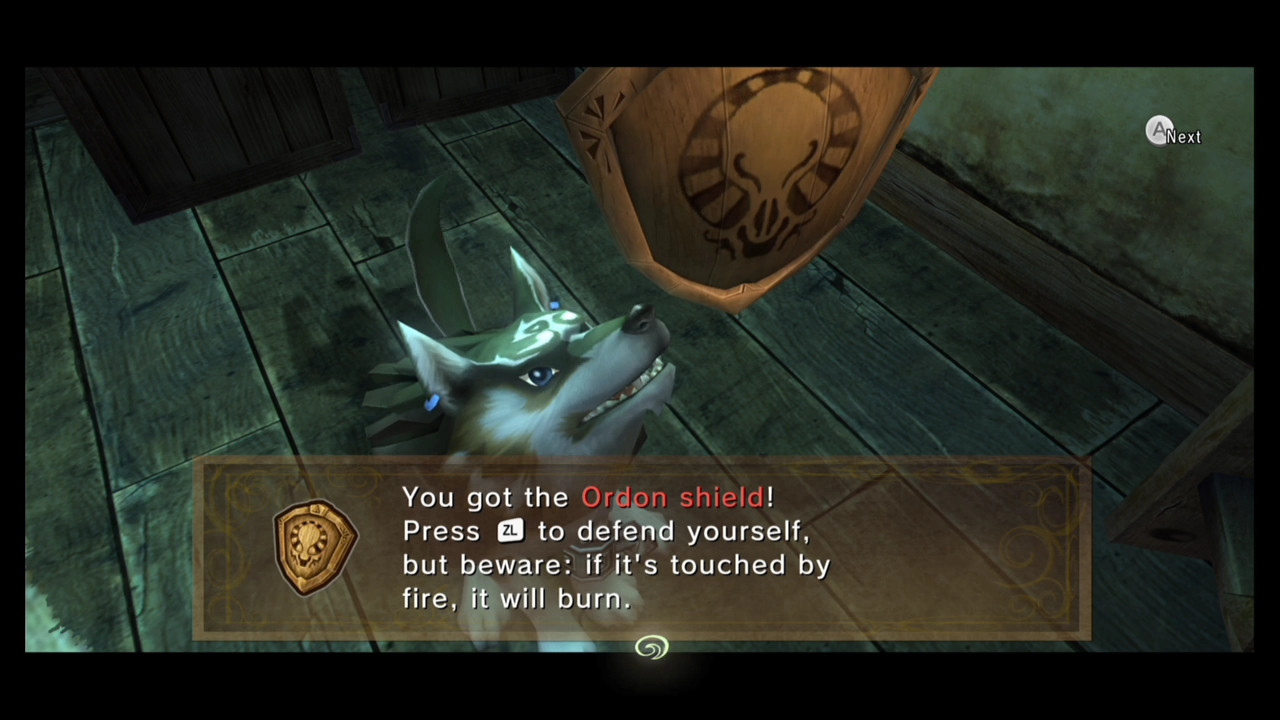Click the 'fire, it will burn' text line
The width and height of the screenshot is (1280, 720).
[516, 598]
